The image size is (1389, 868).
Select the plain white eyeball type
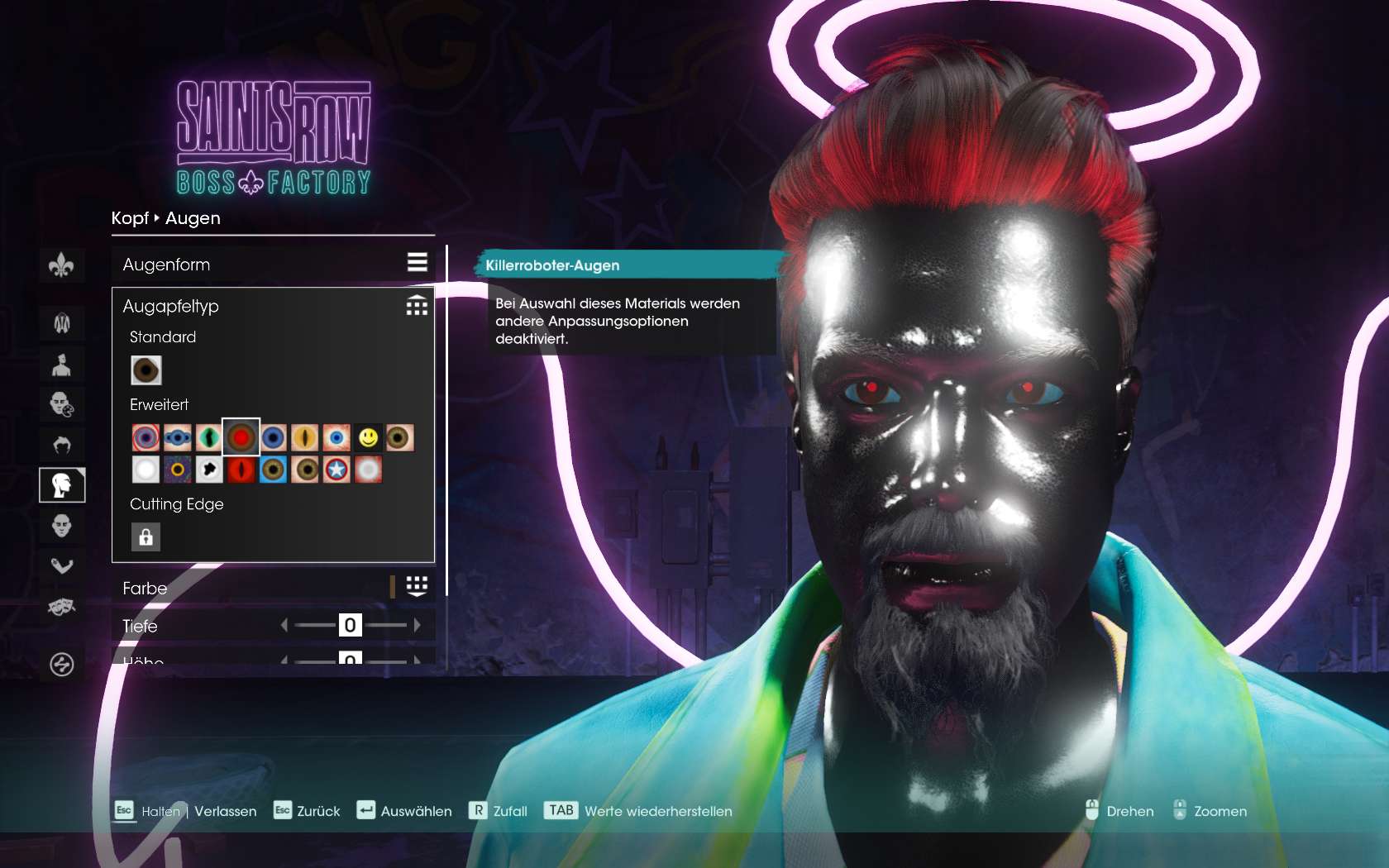tap(146, 470)
